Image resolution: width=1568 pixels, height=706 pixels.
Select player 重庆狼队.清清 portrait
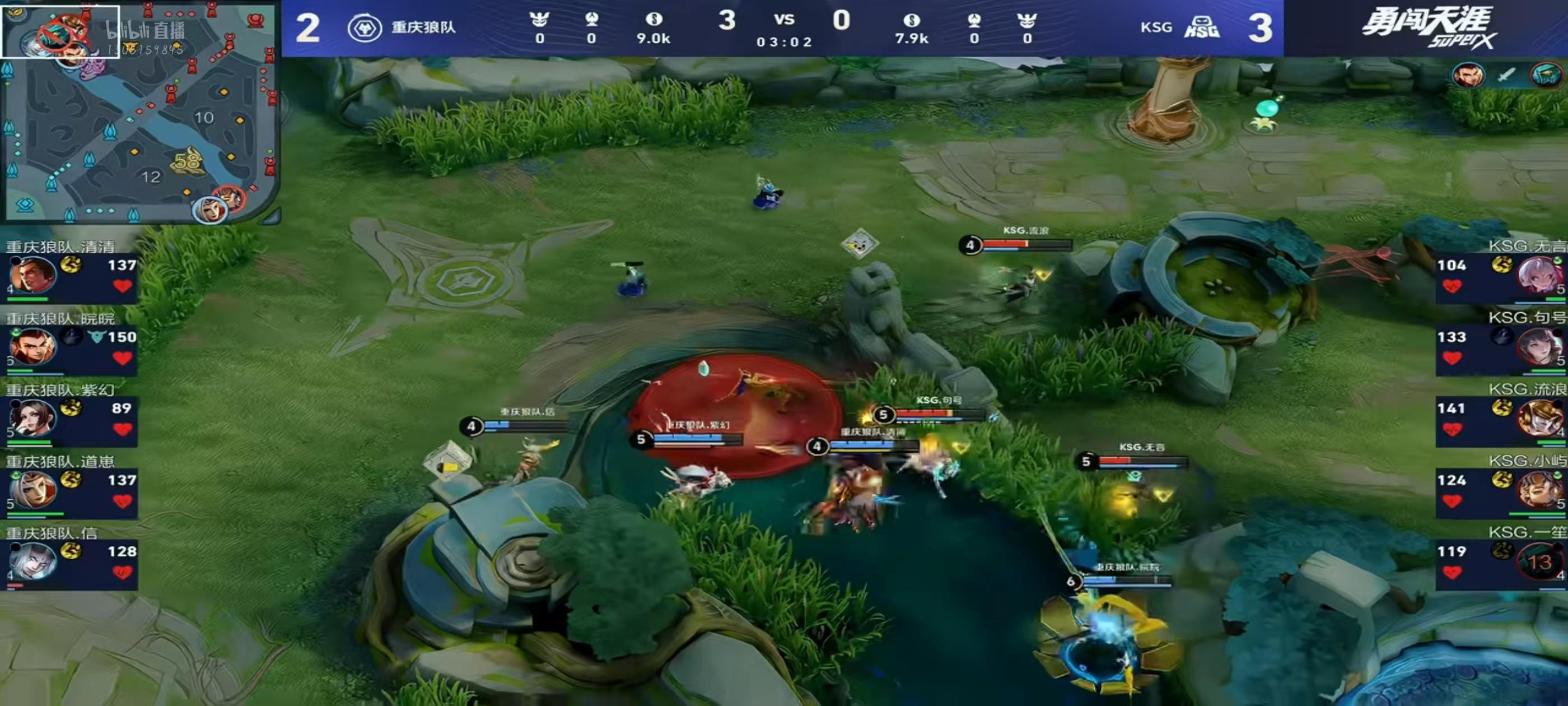click(x=32, y=275)
